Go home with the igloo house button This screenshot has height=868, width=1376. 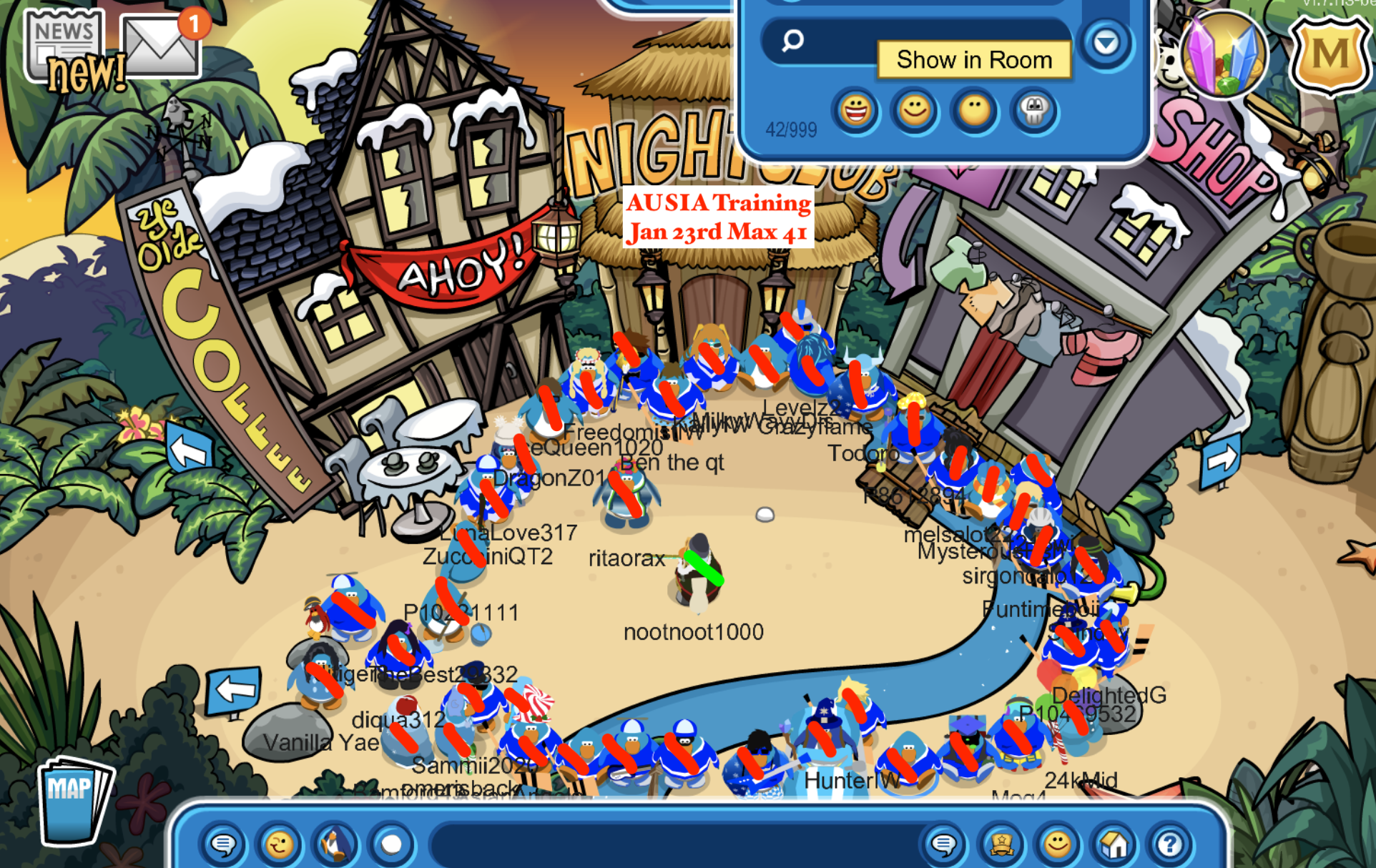pos(1114,845)
